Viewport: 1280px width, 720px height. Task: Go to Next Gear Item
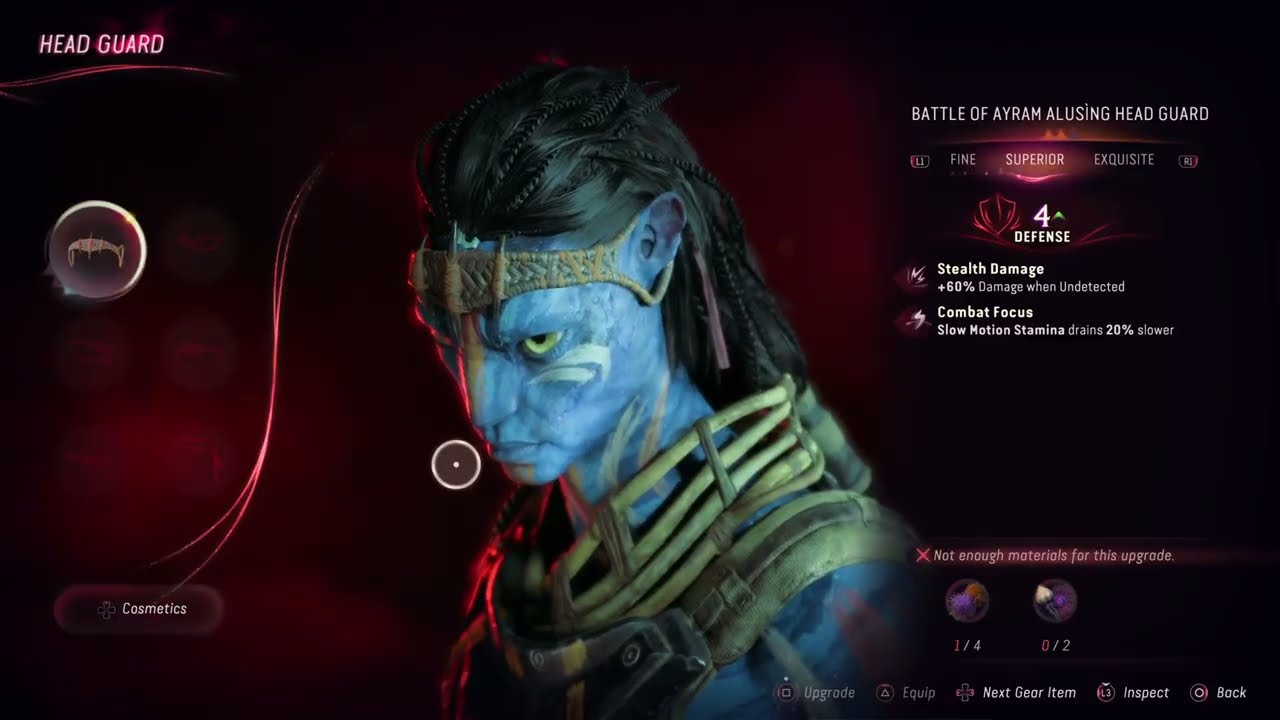pos(1016,692)
